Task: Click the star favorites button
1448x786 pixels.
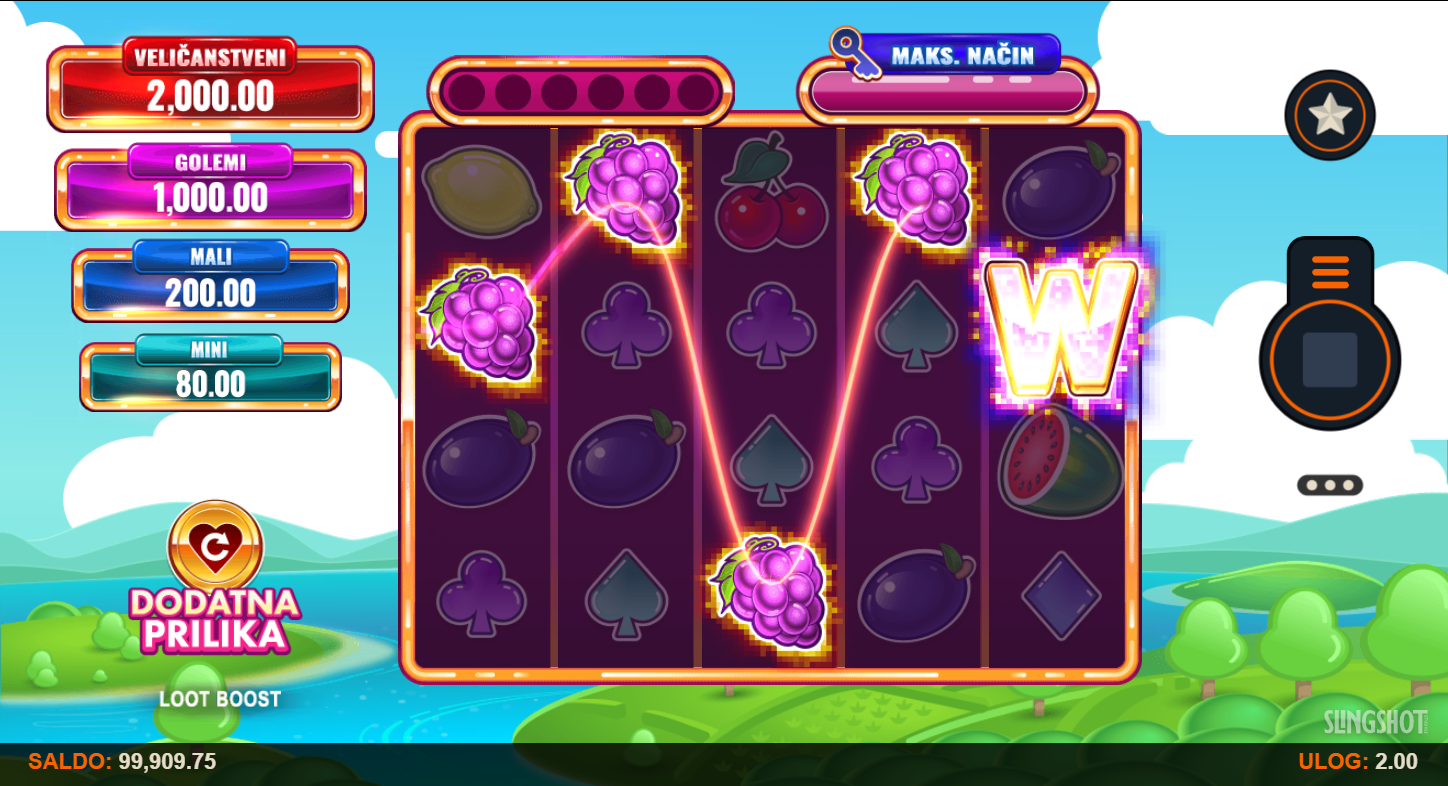Action: coord(1329,116)
